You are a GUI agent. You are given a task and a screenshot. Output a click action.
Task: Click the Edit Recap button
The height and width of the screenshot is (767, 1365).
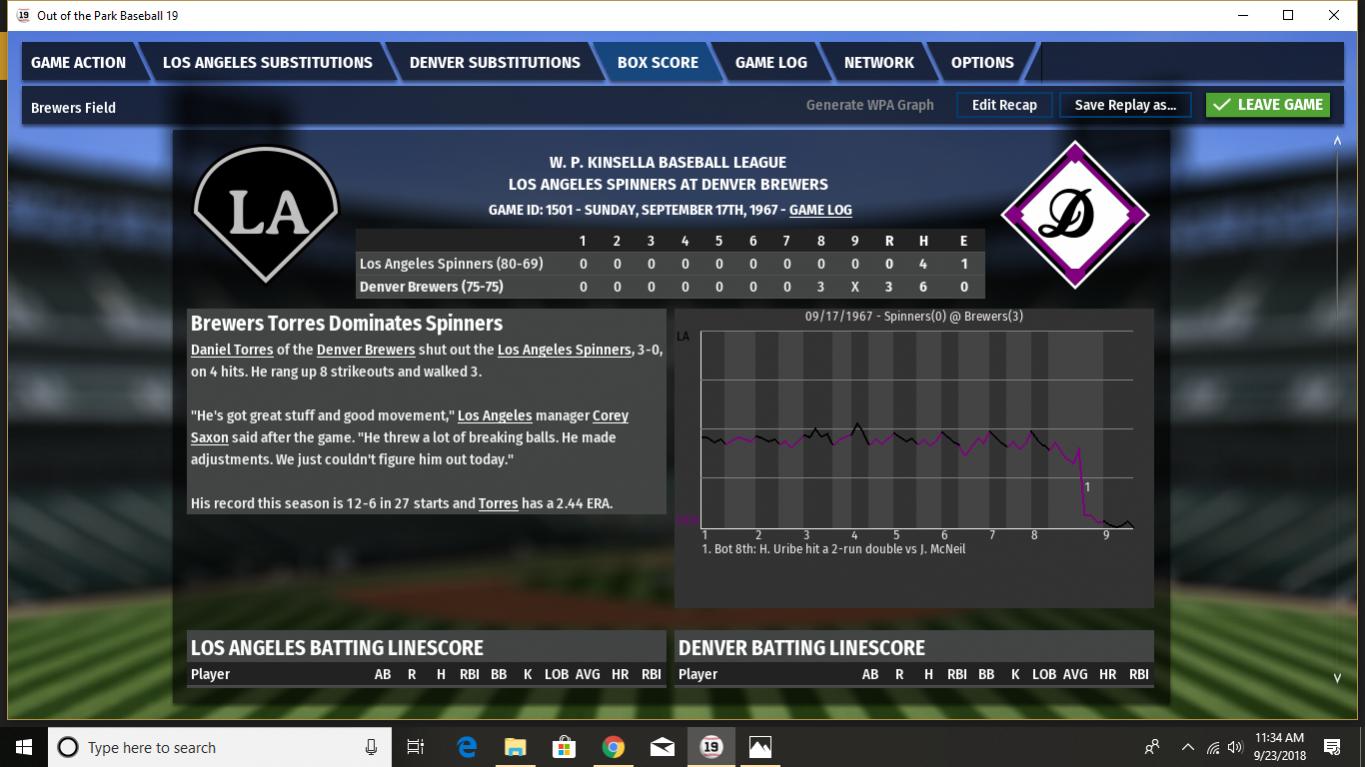[1004, 105]
